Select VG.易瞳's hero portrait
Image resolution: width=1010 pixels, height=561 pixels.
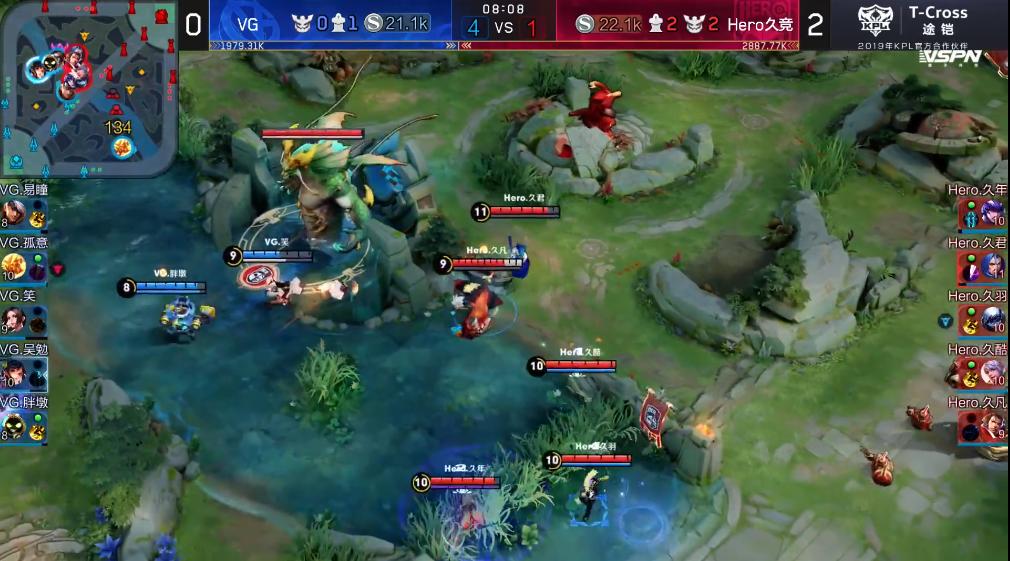point(13,213)
